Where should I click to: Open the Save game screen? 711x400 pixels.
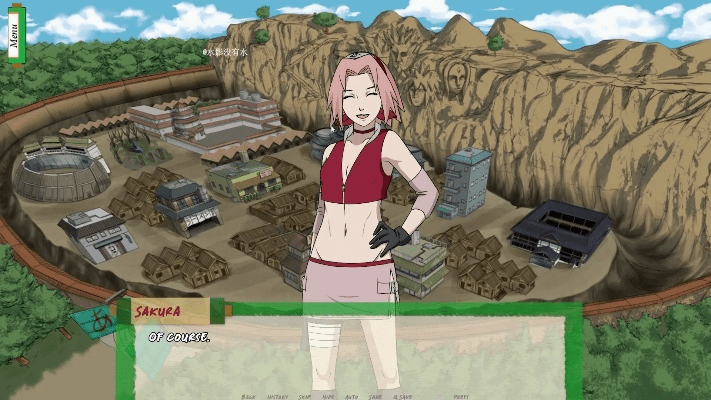375,396
